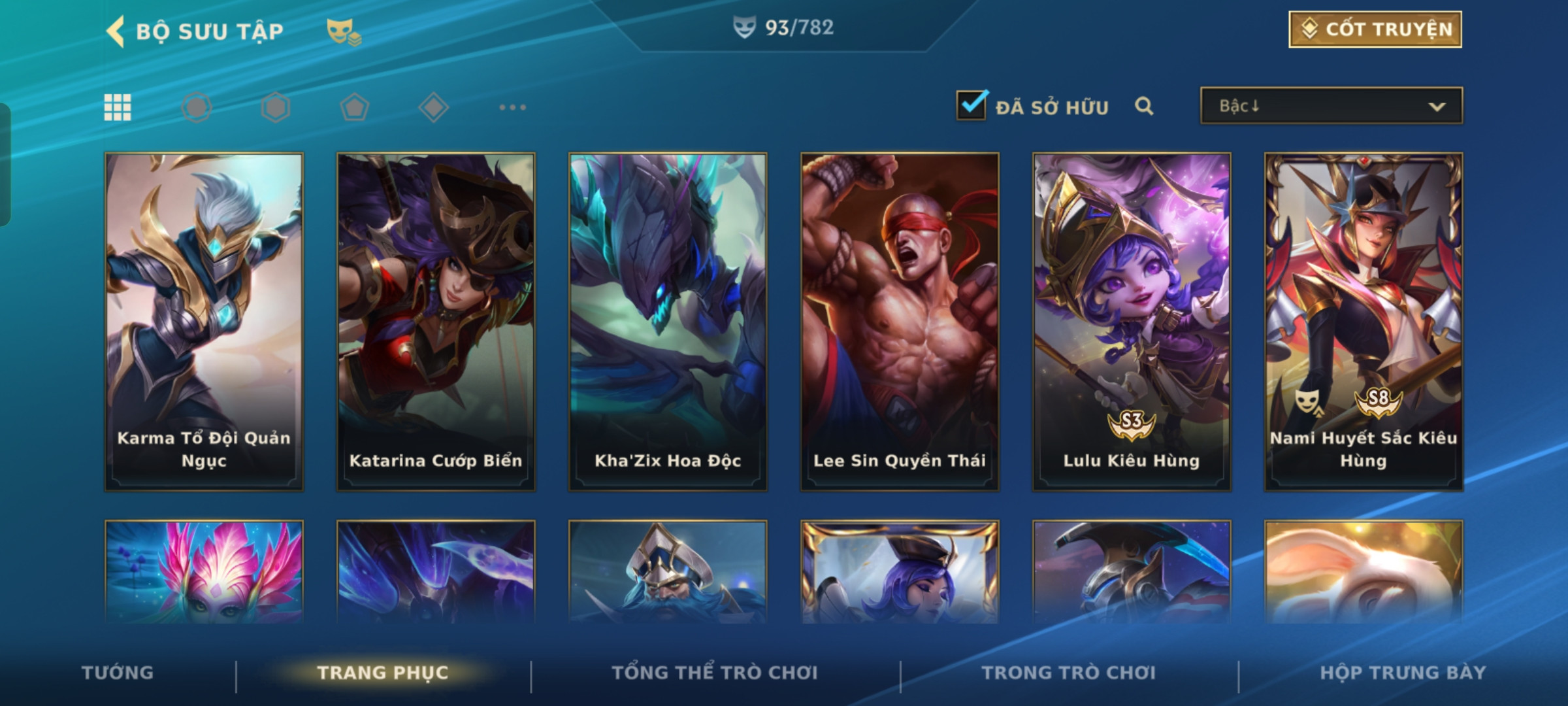
Task: Select Karma Tổ Đội Quản Ngục skin
Action: coord(204,322)
